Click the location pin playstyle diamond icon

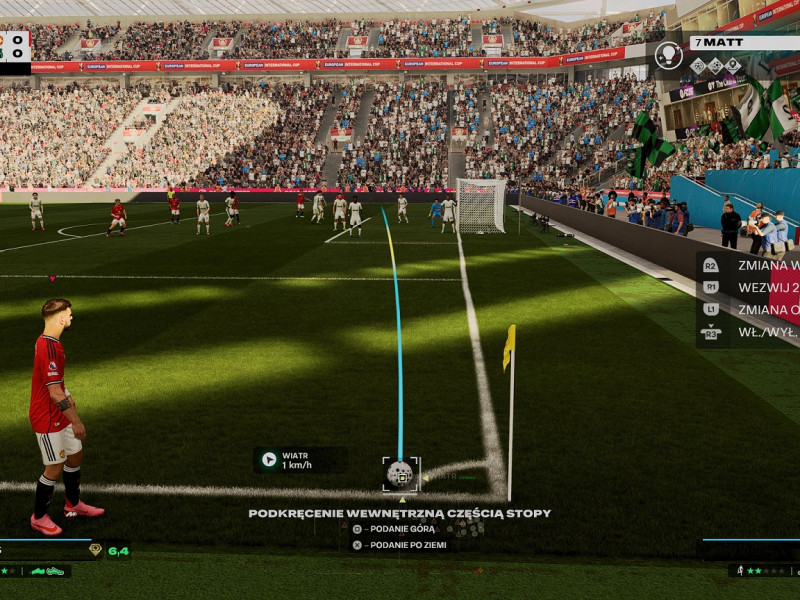coord(733,65)
